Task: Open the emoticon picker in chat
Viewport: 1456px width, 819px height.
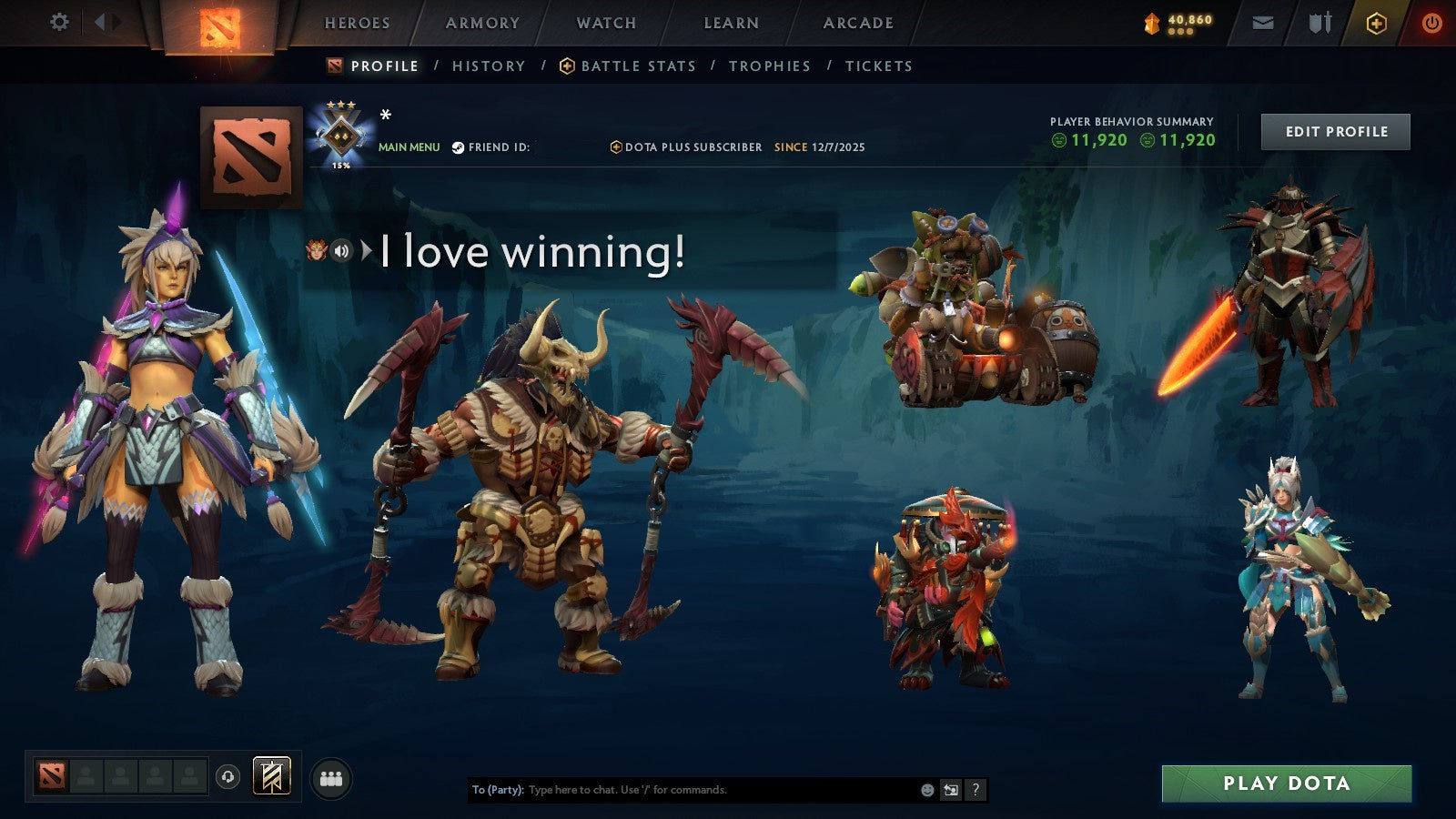Action: coord(928,791)
